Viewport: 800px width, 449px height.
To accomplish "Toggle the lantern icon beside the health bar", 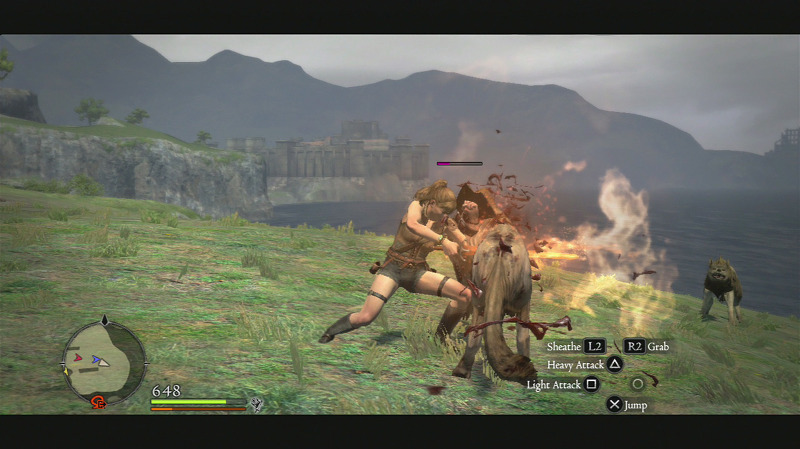I will point(257,404).
